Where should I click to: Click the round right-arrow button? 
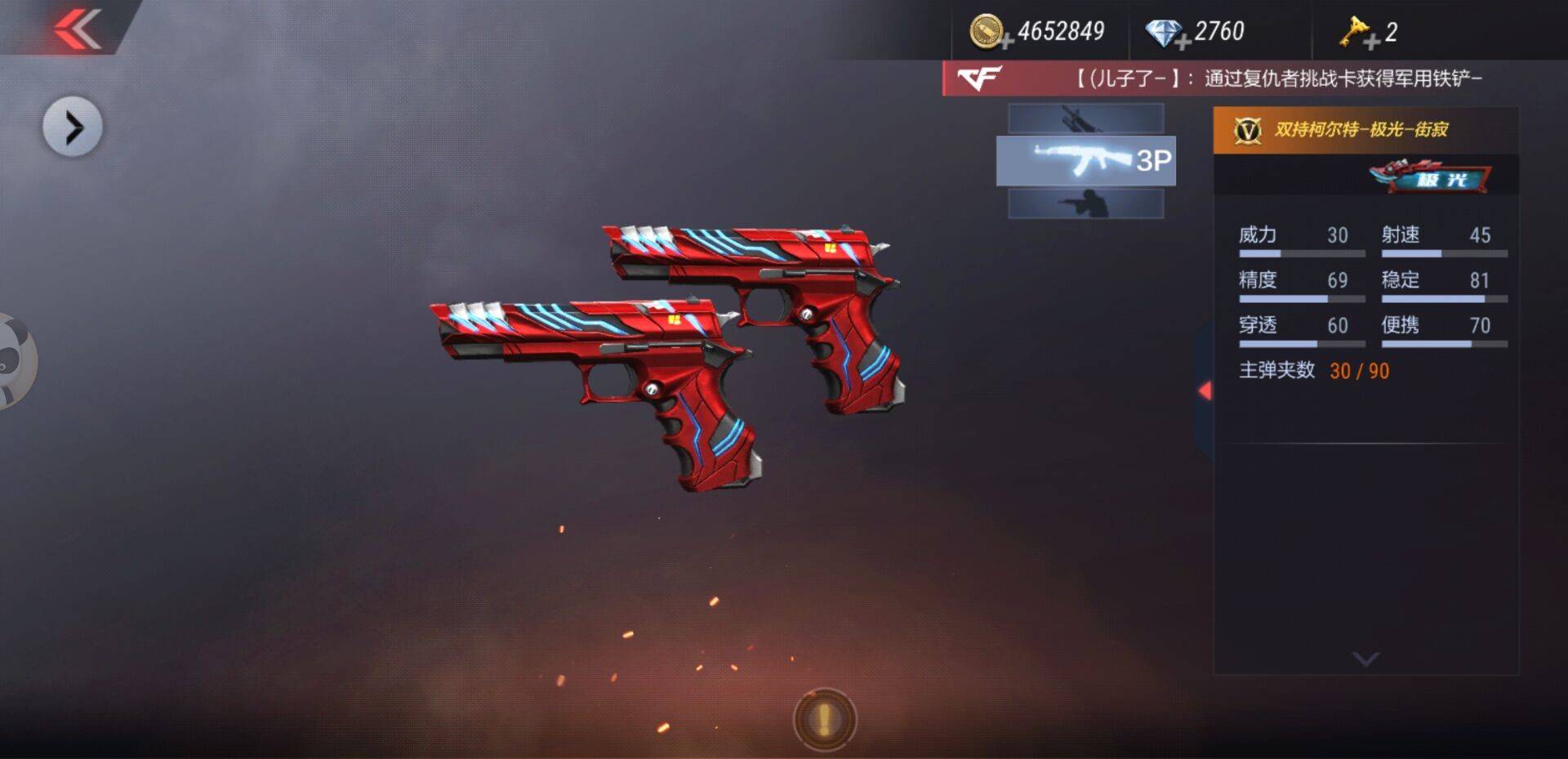(x=73, y=127)
